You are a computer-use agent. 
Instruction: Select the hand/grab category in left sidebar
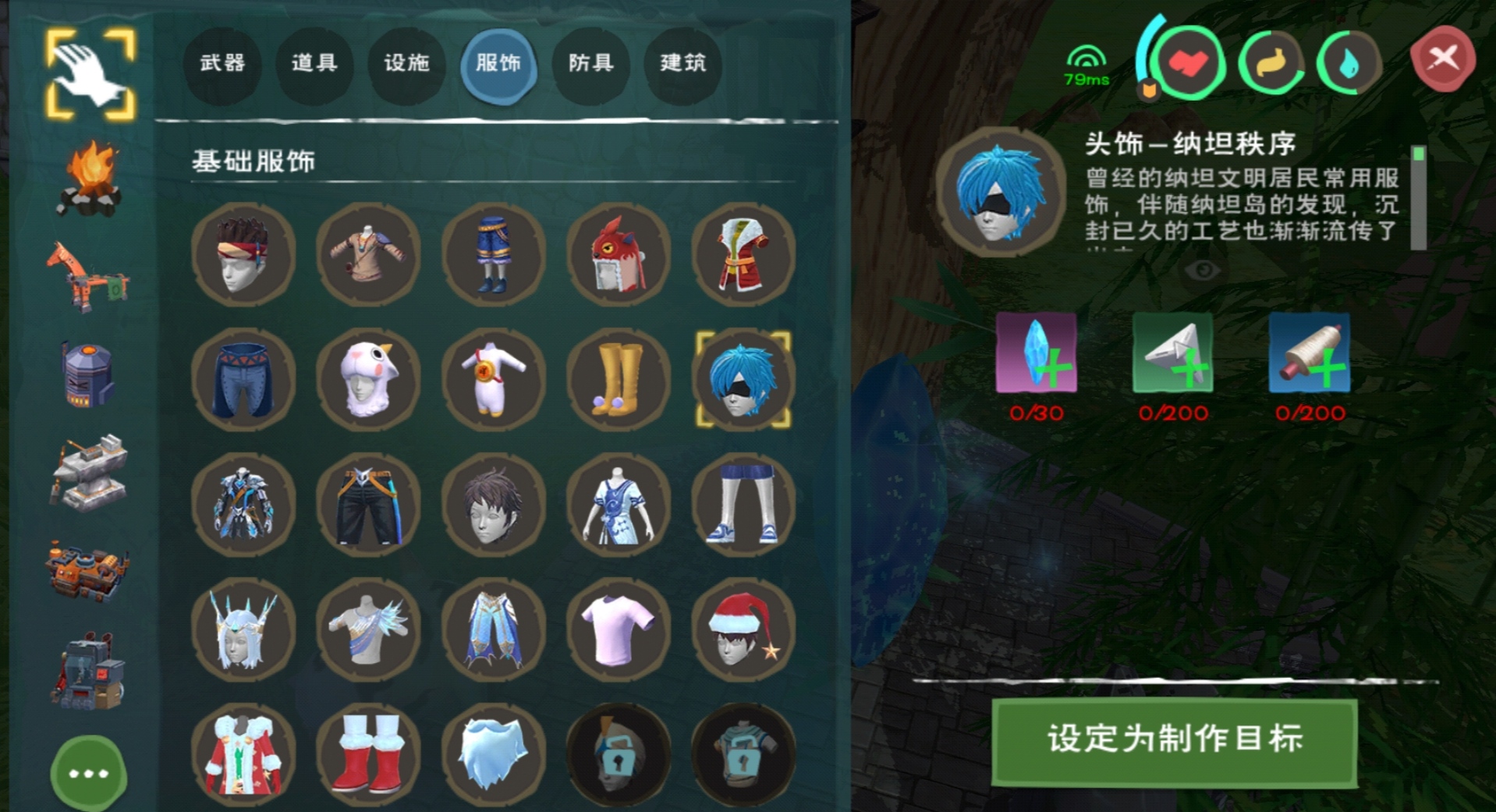pos(88,70)
